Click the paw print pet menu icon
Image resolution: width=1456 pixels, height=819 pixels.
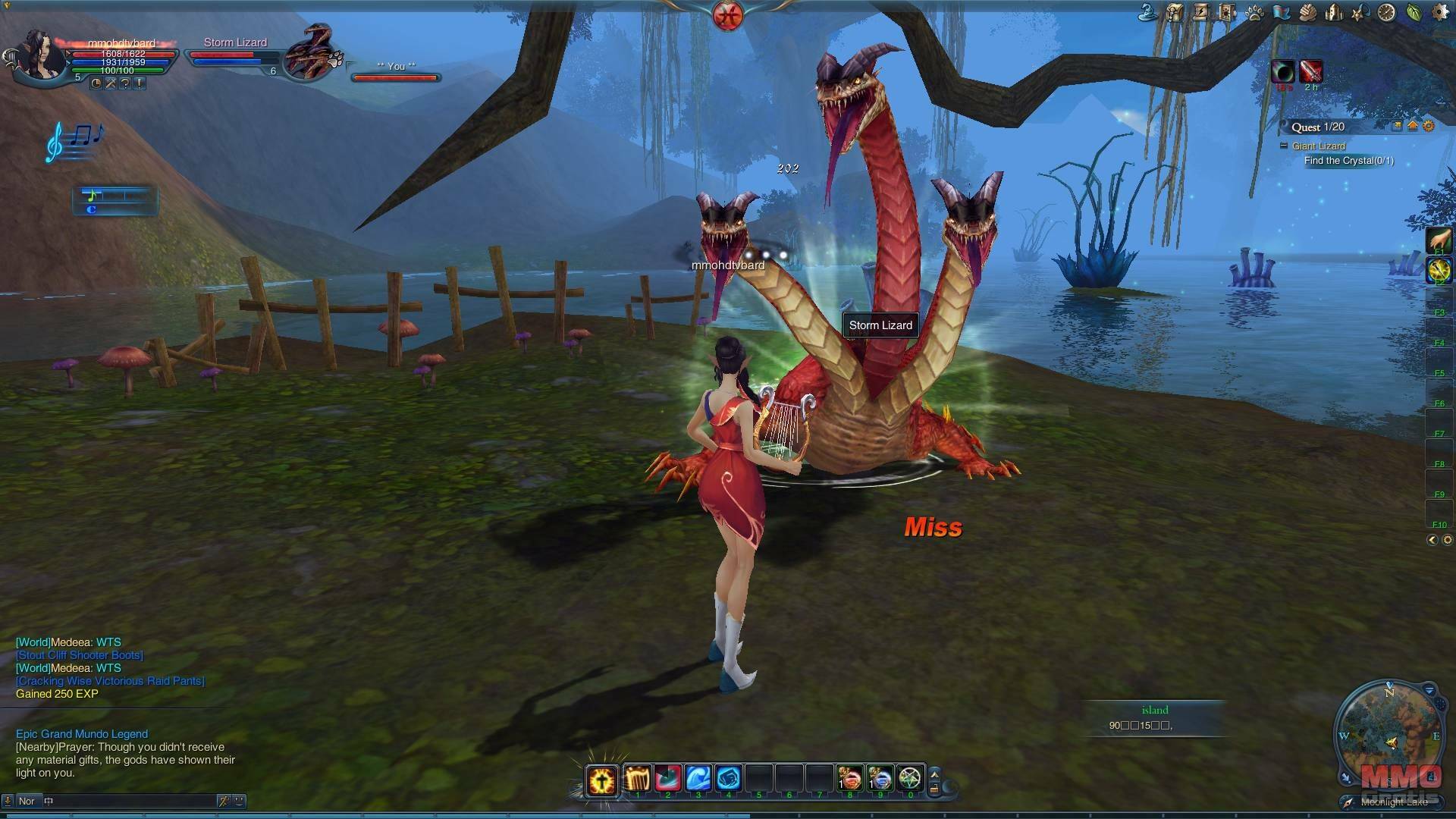point(1254,13)
